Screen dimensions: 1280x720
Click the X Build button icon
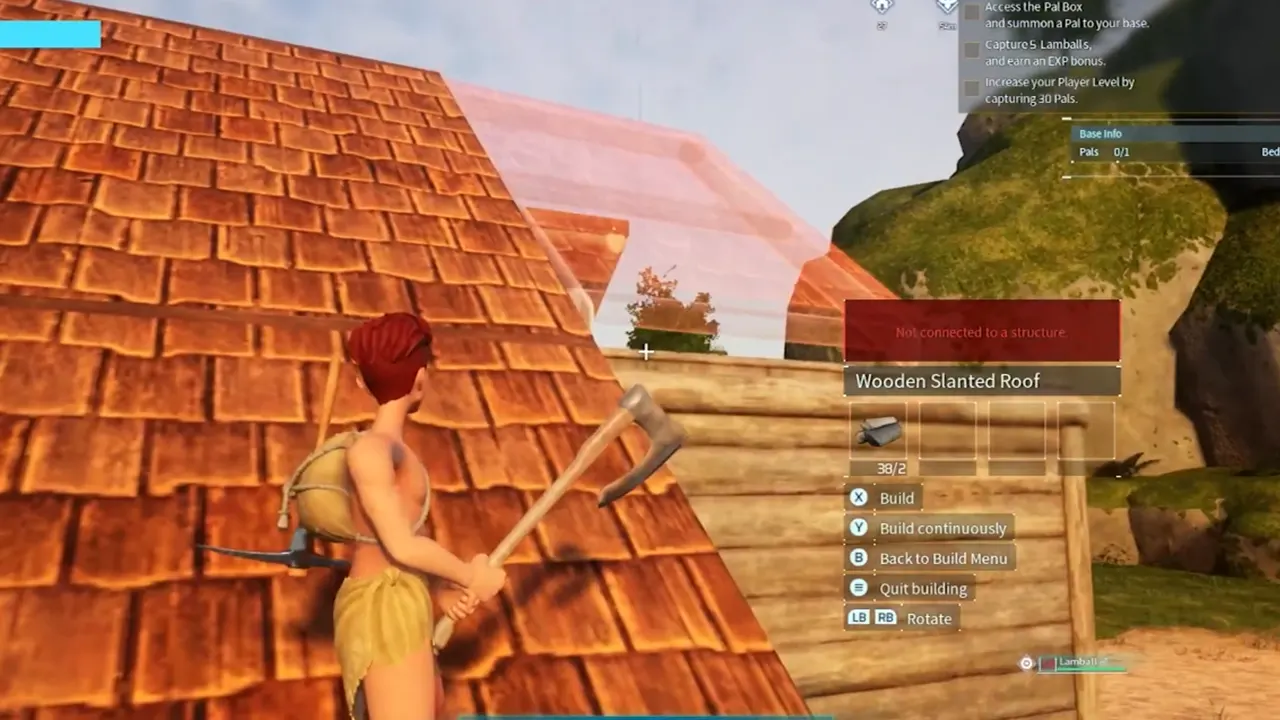(858, 497)
